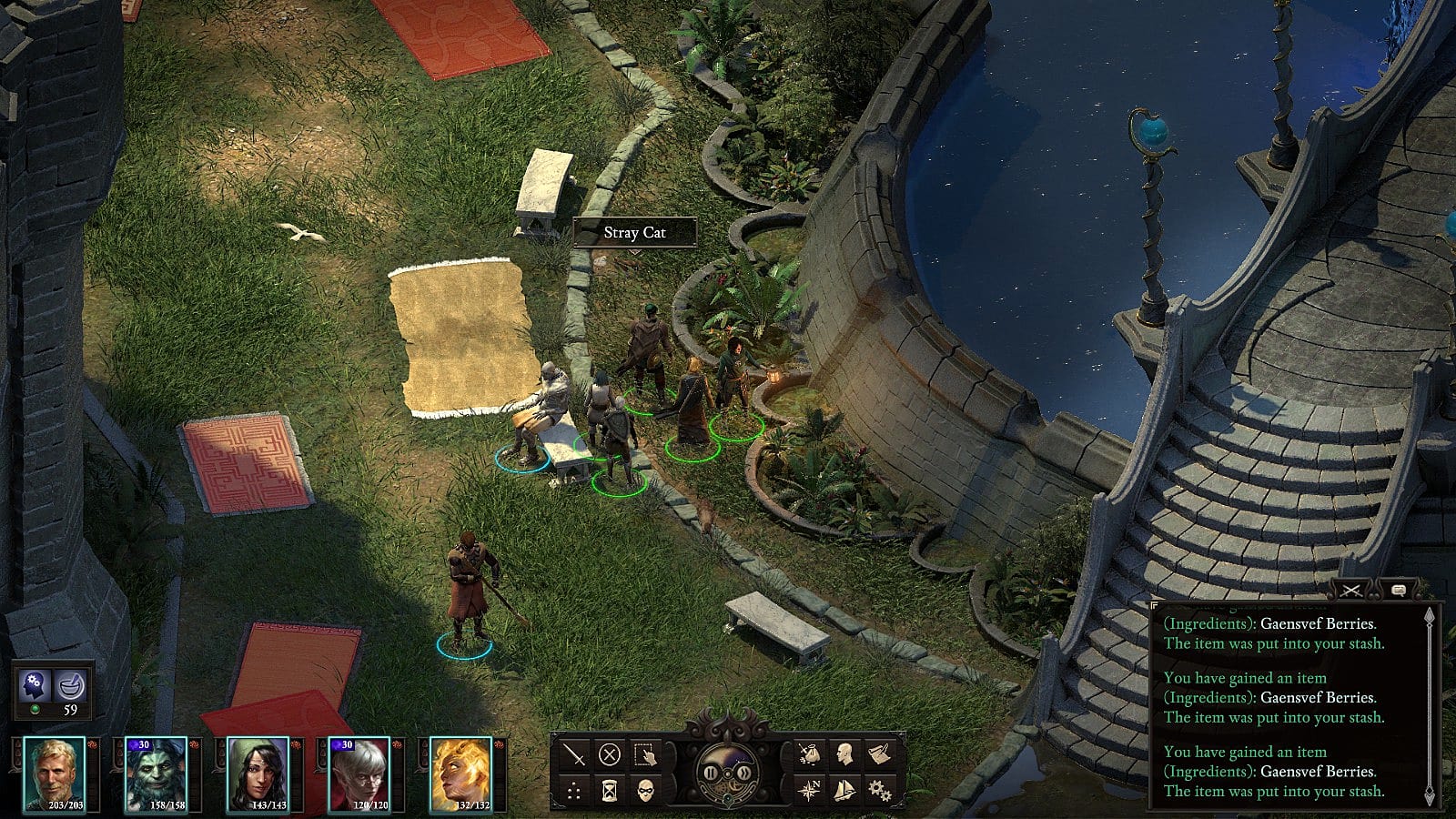This screenshot has width=1456, height=819.
Task: Toggle fast-forward speed on the center dial
Action: (x=744, y=773)
